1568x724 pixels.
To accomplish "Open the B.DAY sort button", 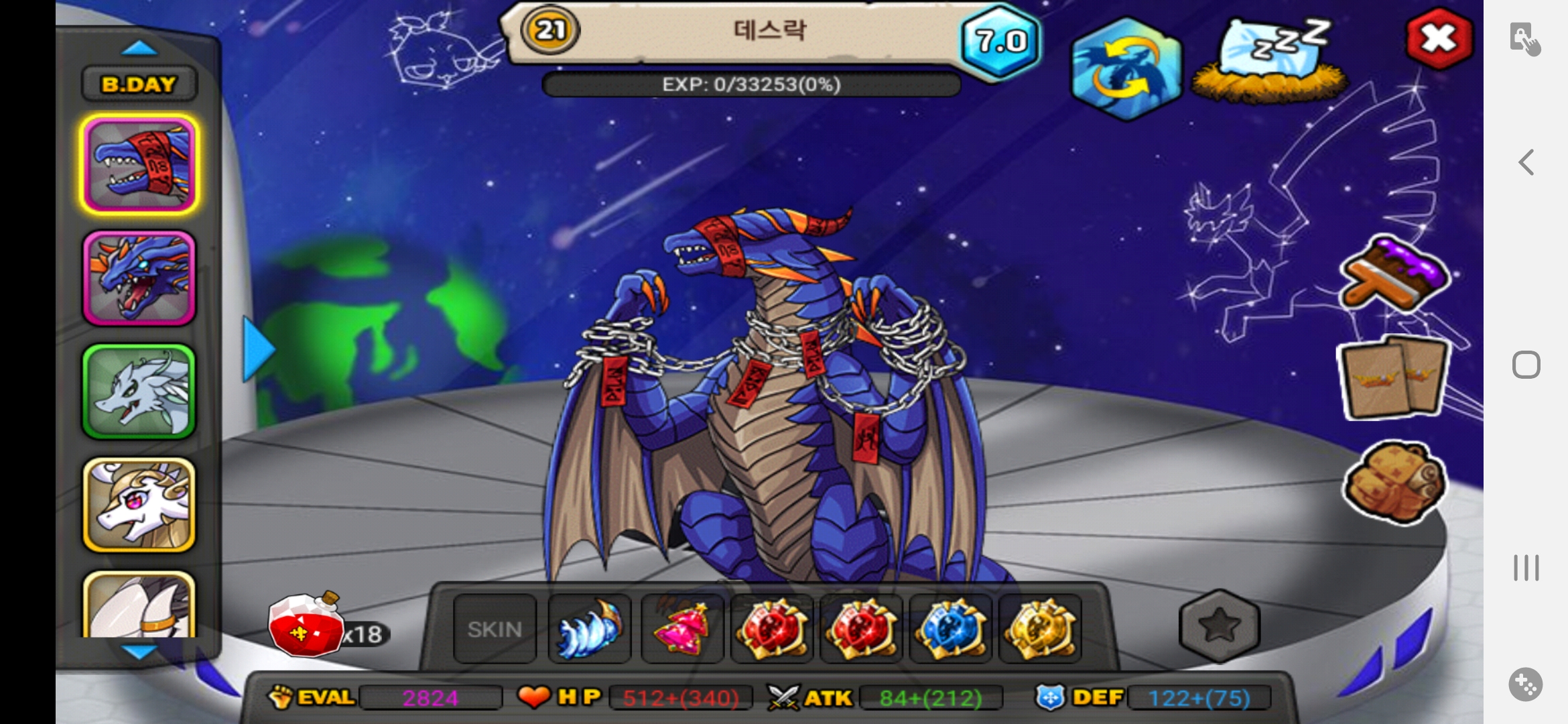I will (139, 84).
